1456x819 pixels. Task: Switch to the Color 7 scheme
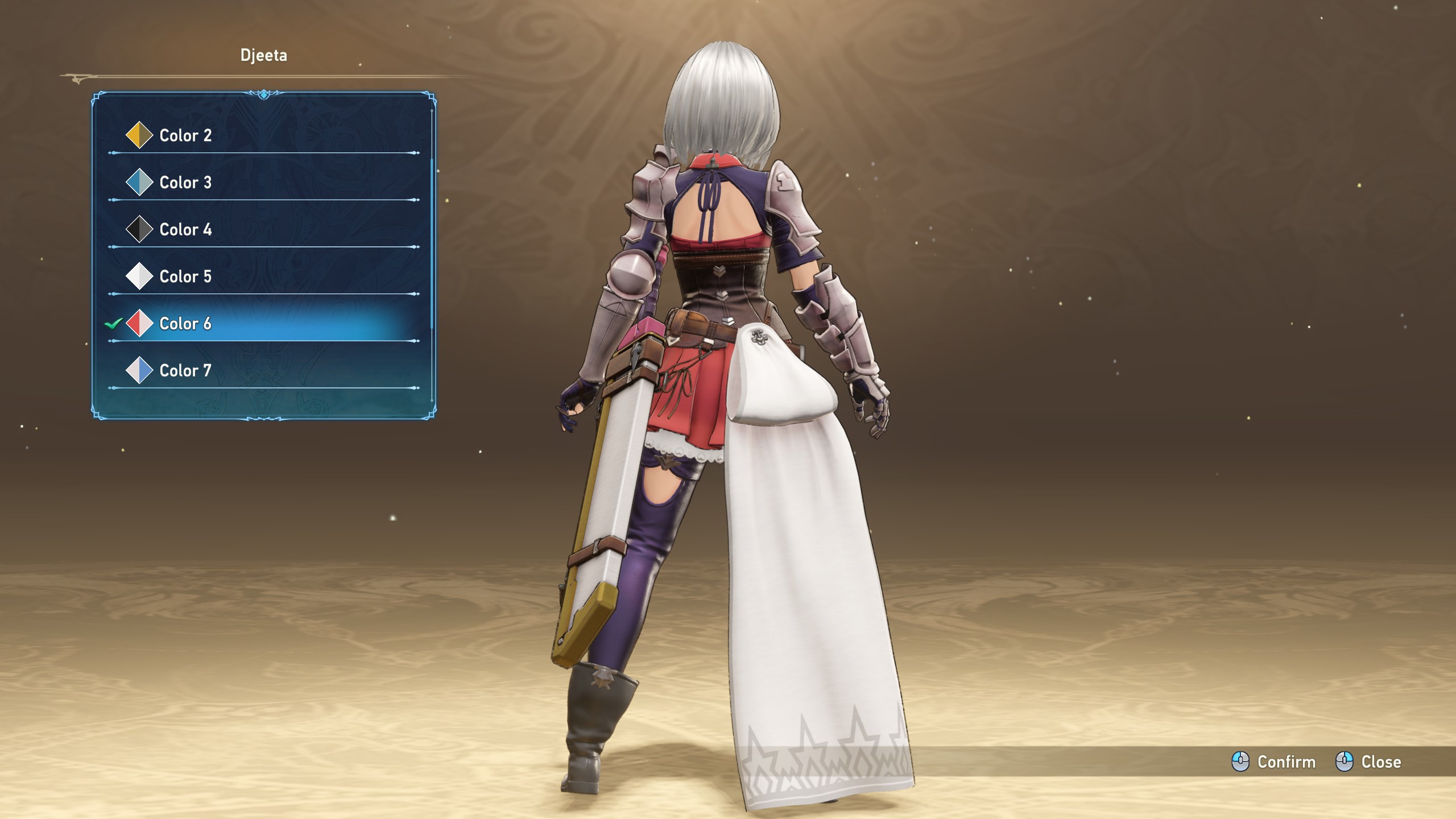pyautogui.click(x=185, y=371)
